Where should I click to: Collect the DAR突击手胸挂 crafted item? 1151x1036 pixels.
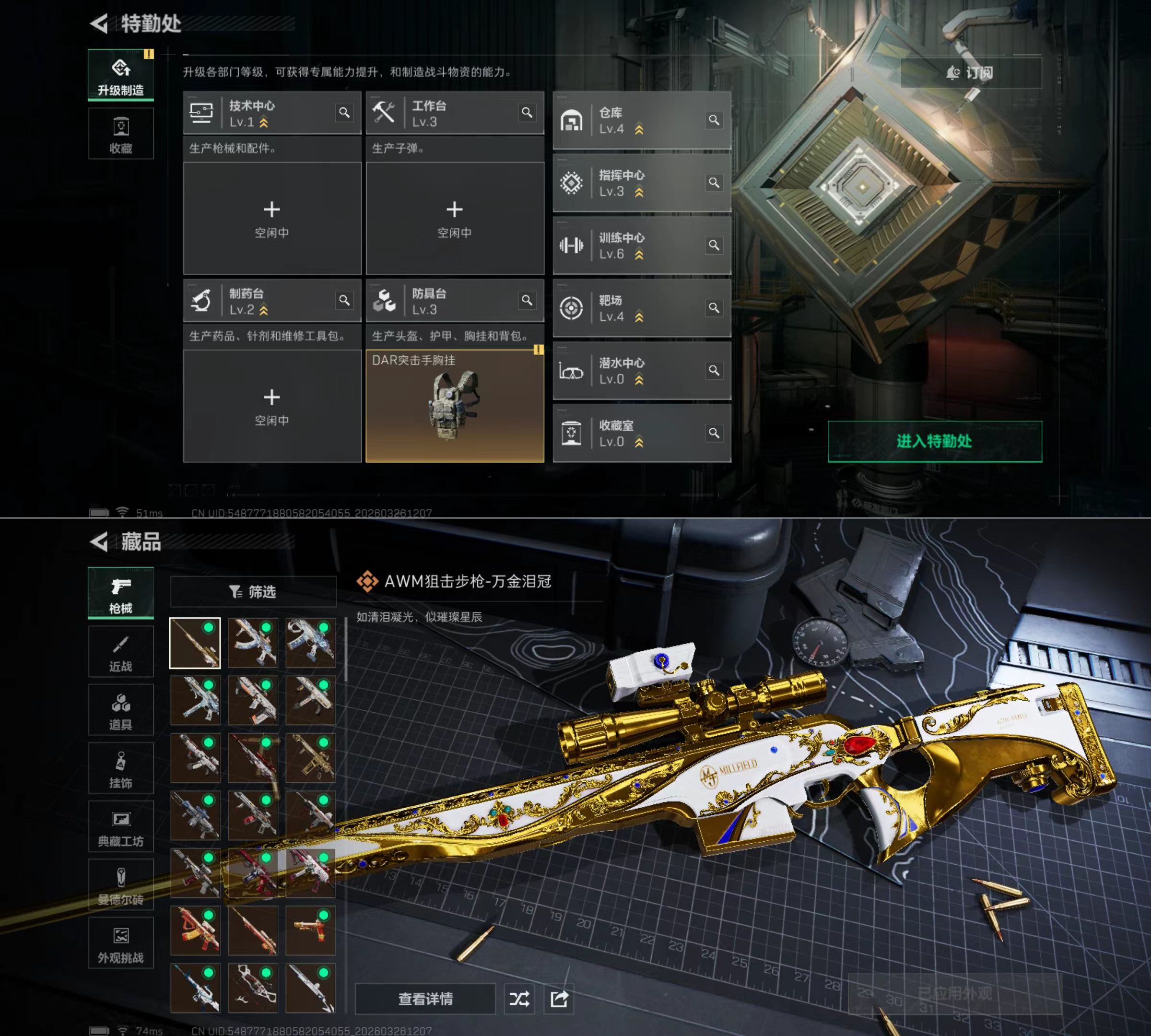(x=454, y=406)
